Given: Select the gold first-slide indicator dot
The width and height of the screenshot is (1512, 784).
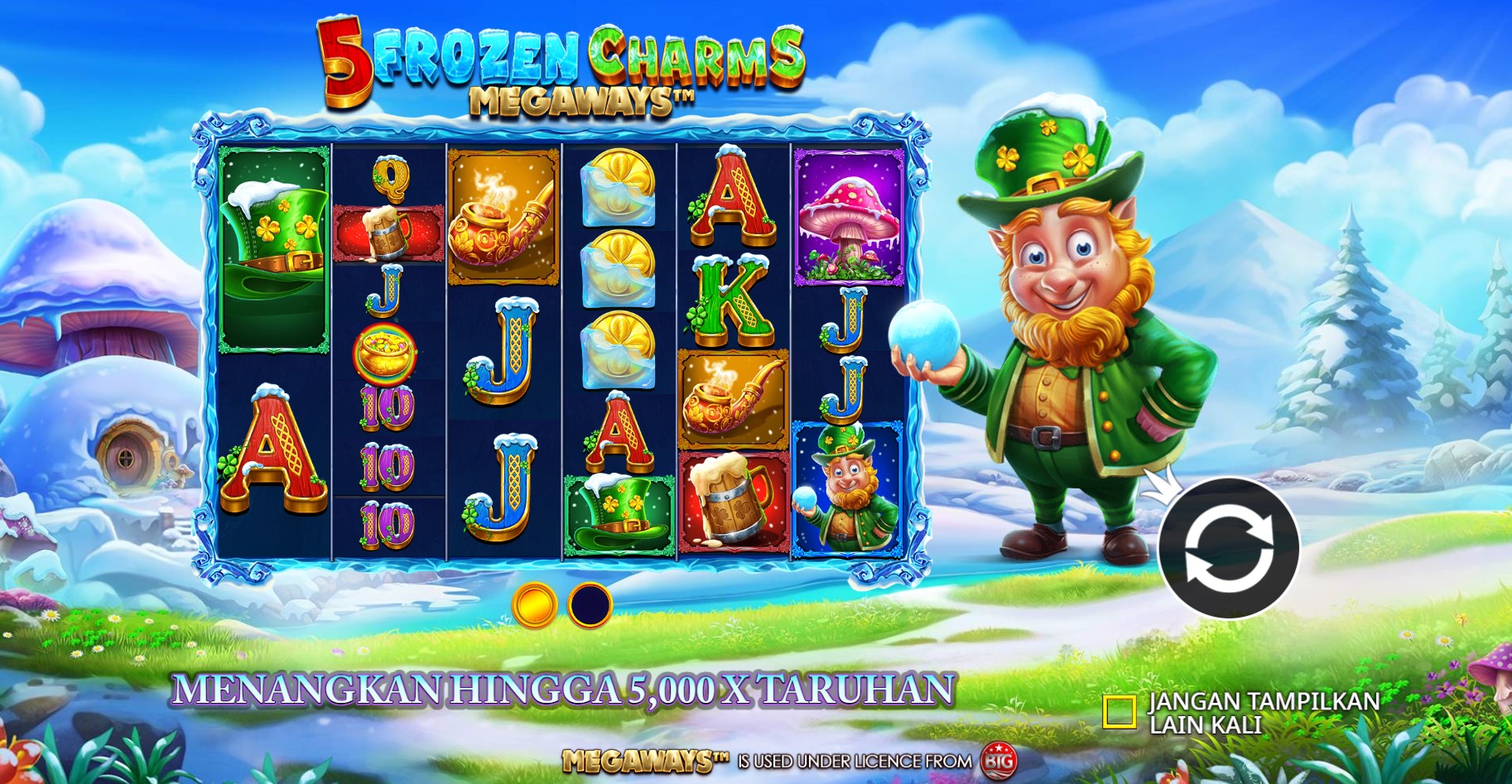Looking at the screenshot, I should pyautogui.click(x=534, y=605).
